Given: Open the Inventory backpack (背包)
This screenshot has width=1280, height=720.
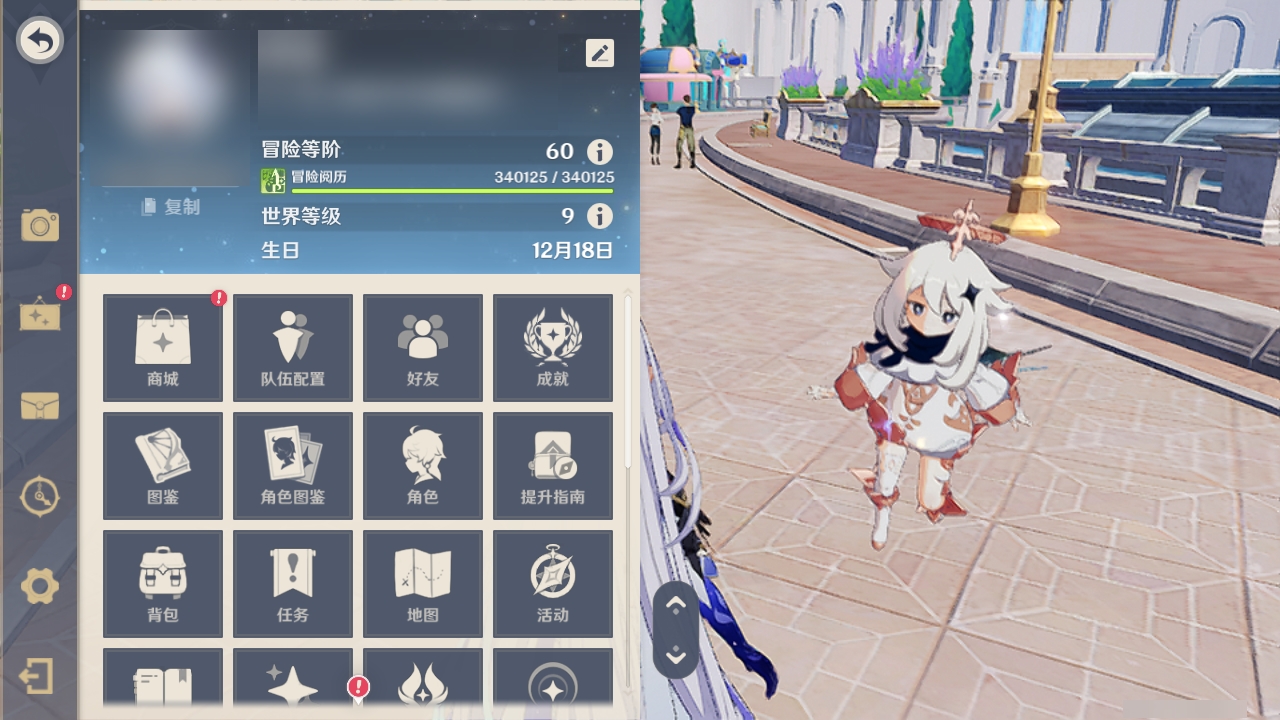Looking at the screenshot, I should click(162, 583).
